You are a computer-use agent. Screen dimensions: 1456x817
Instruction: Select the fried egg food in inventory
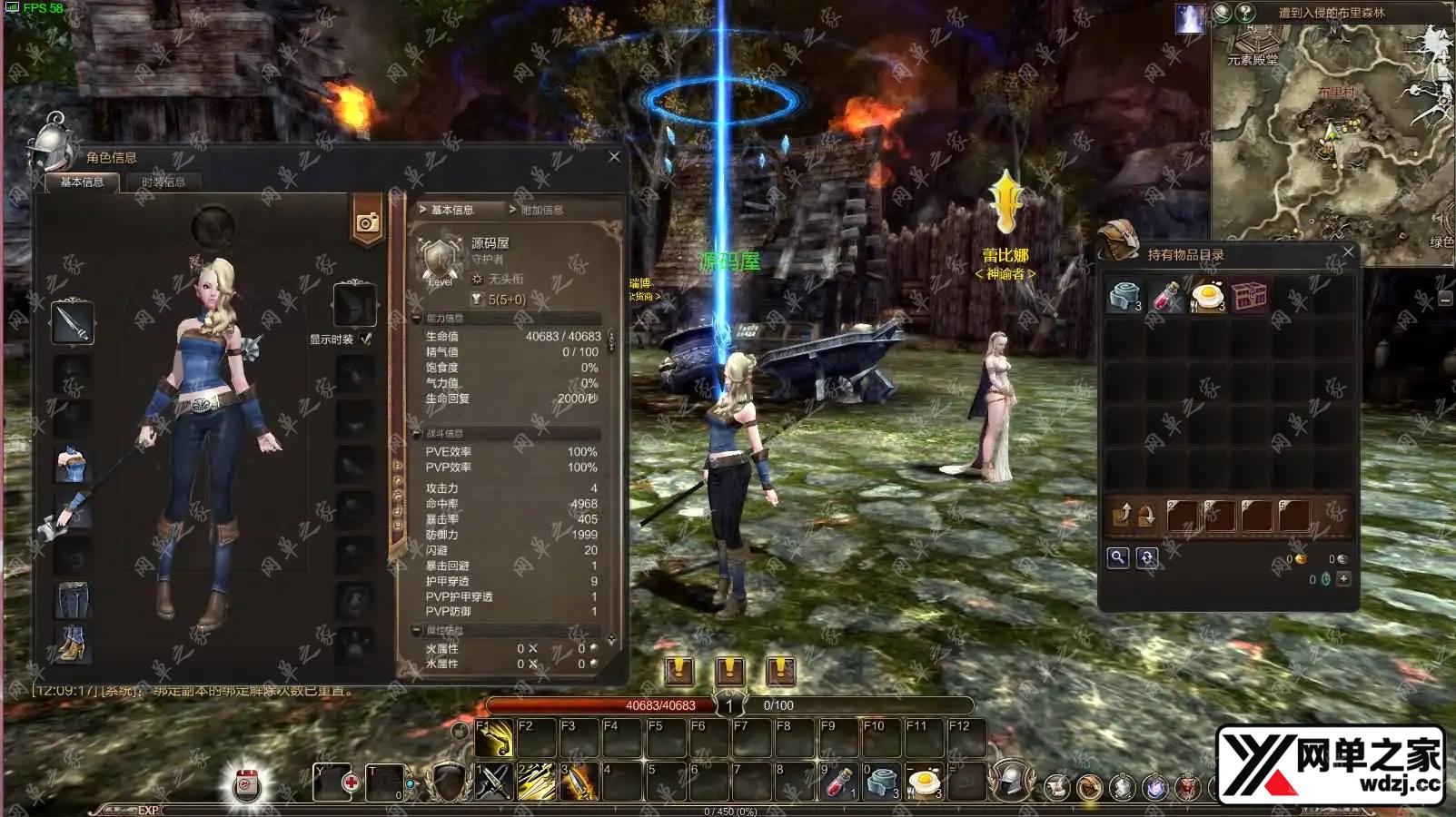1208,296
